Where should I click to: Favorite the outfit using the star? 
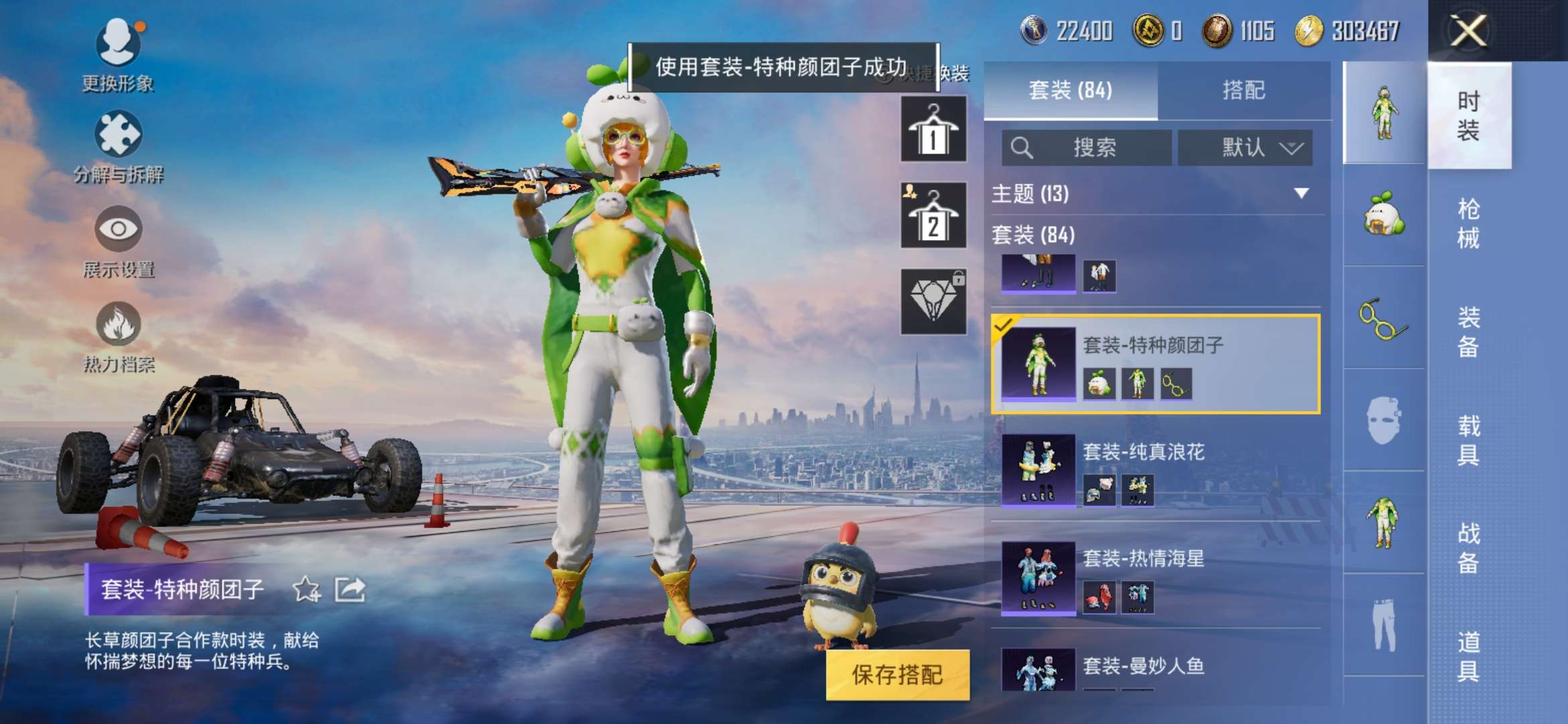pyautogui.click(x=305, y=587)
